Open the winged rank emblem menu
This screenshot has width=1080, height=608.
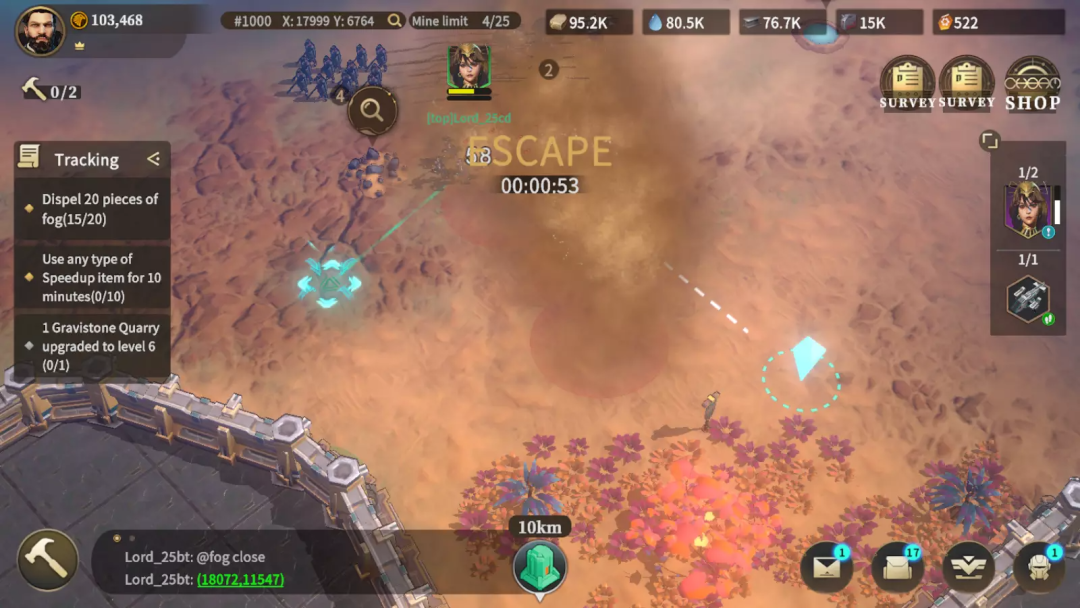tap(968, 568)
